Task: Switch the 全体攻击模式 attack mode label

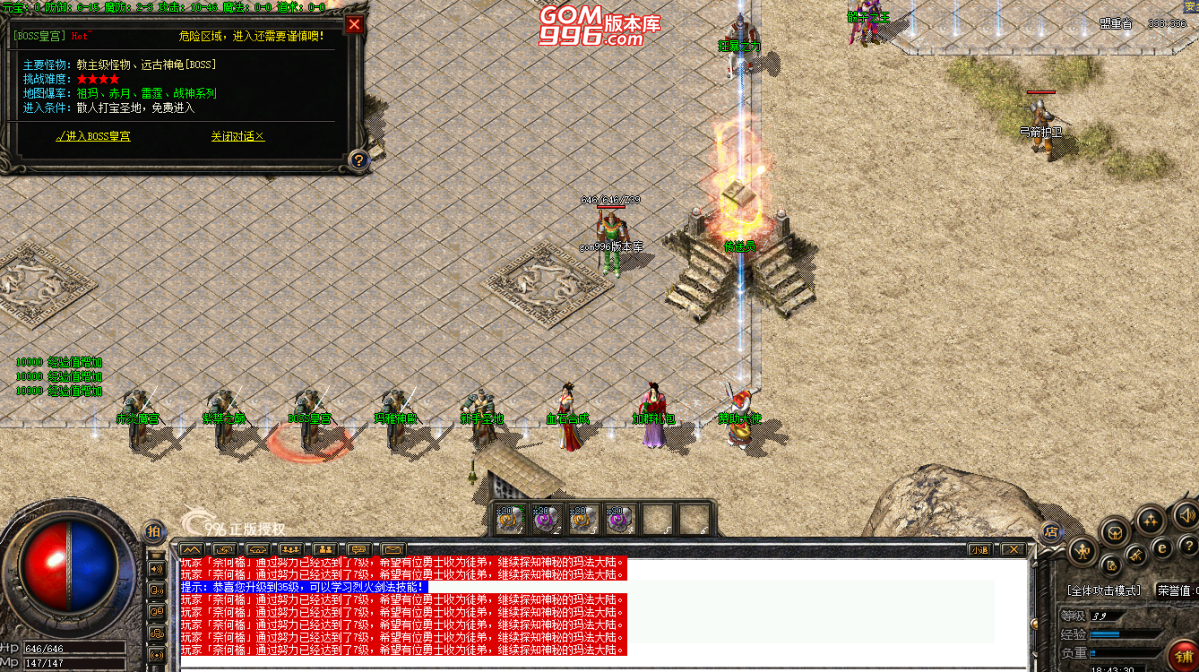Action: [x=1104, y=591]
